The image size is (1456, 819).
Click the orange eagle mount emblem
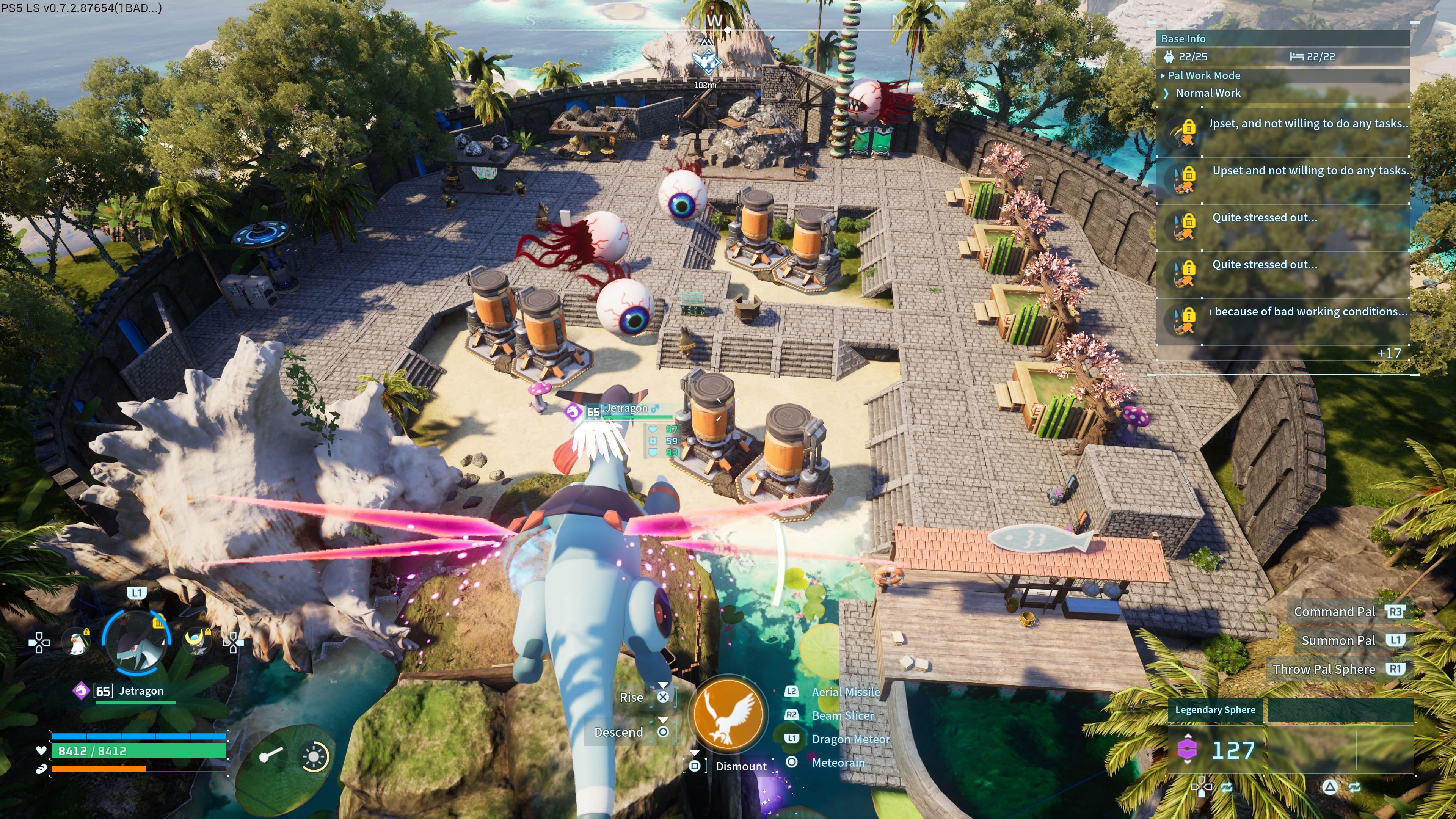728,713
